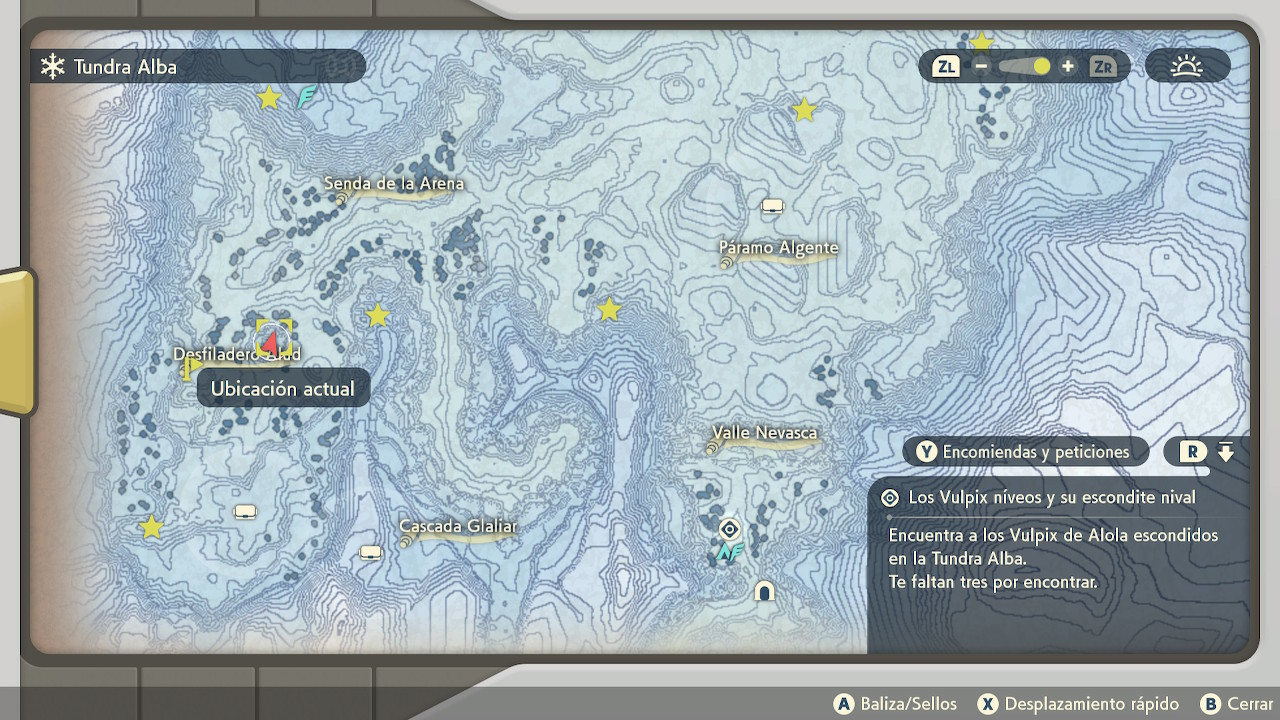Select the Cascada Glaliar location label
This screenshot has height=720, width=1280.
tap(457, 526)
